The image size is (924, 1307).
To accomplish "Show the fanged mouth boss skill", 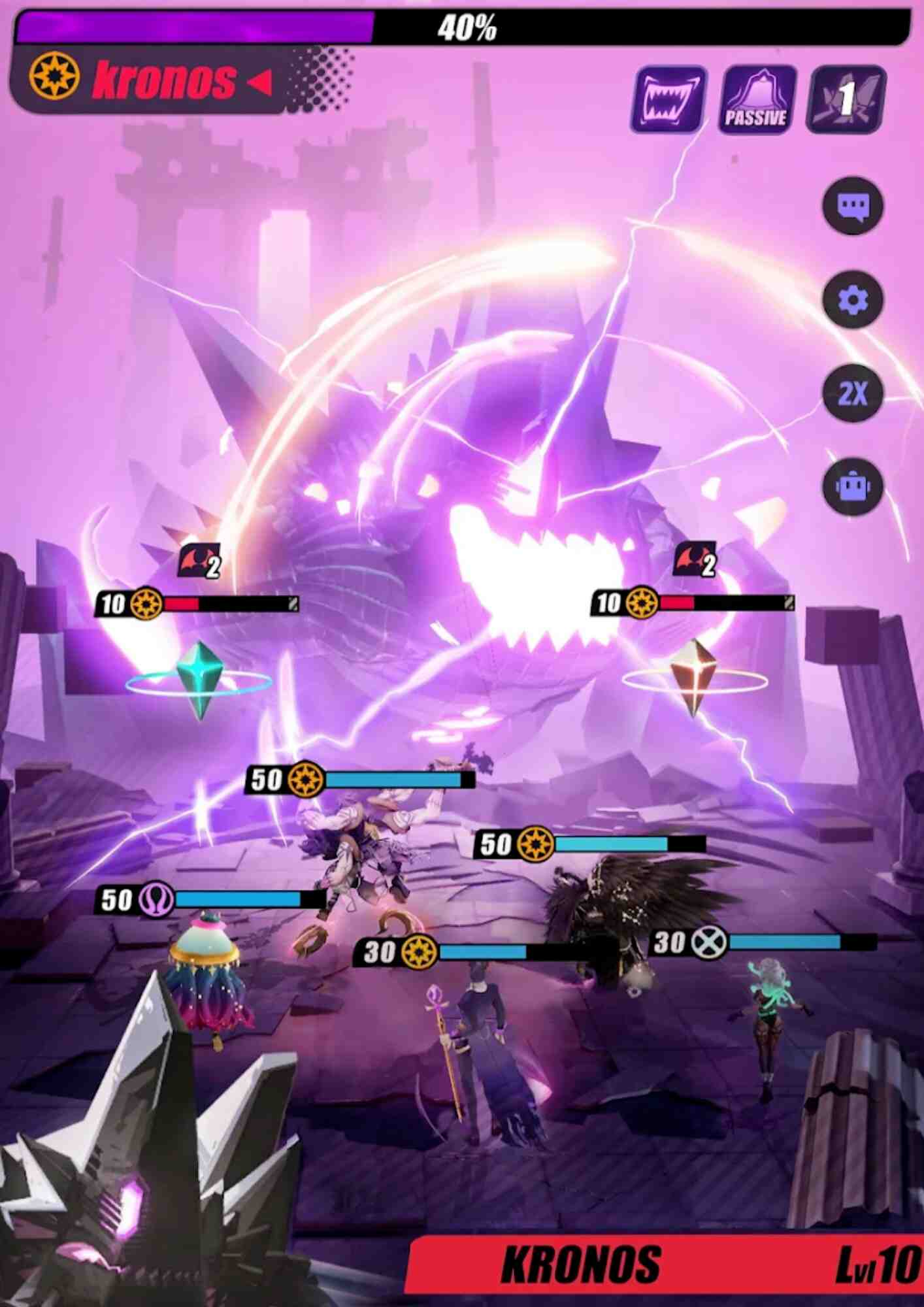I will (668, 100).
